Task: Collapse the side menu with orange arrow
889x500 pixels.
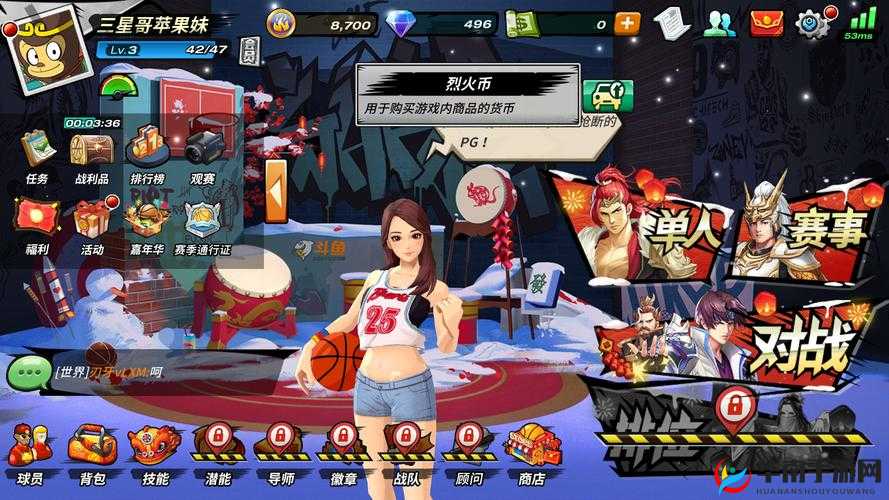Action: pos(276,192)
